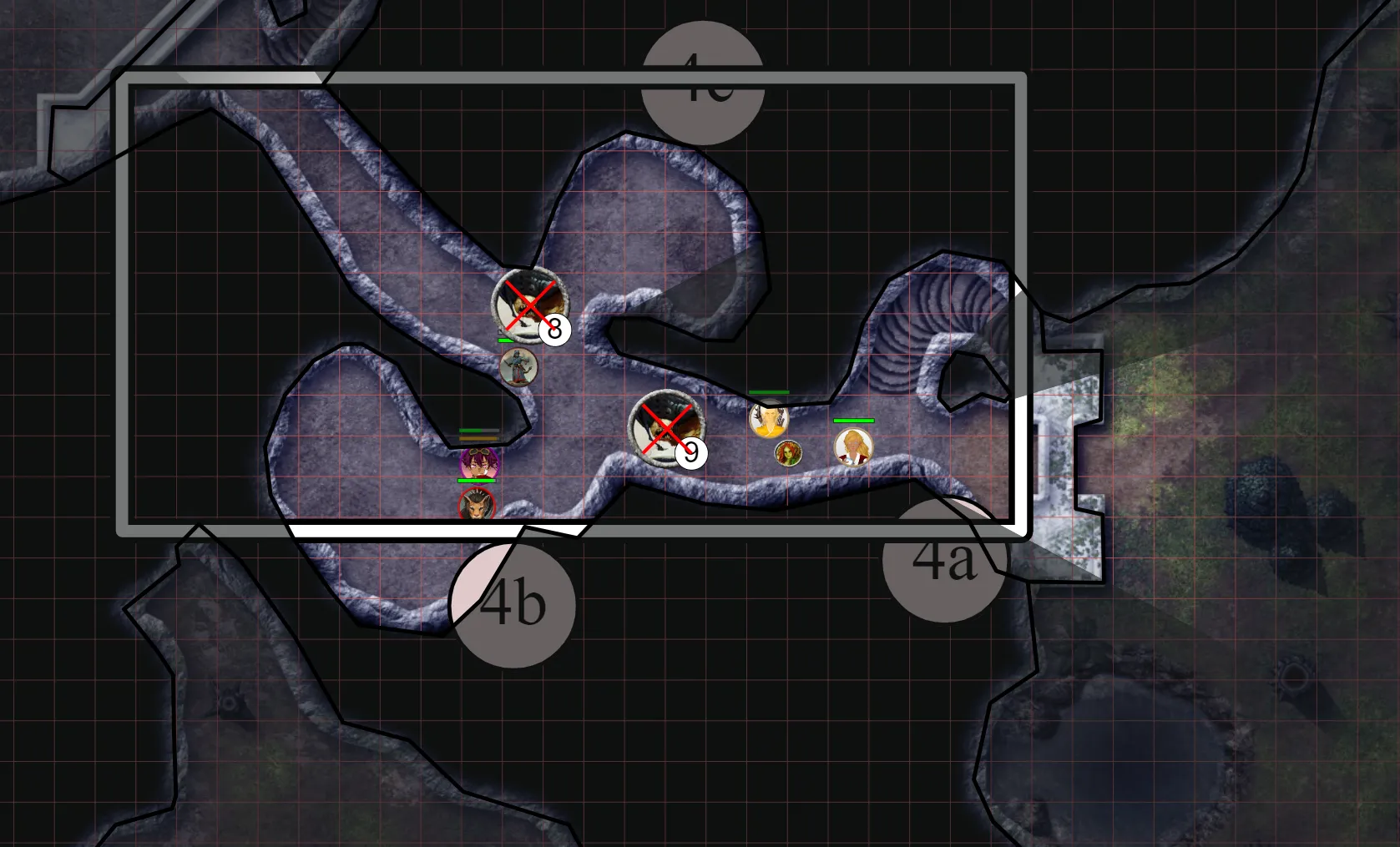Select the small red-haired dryad token

tap(788, 455)
